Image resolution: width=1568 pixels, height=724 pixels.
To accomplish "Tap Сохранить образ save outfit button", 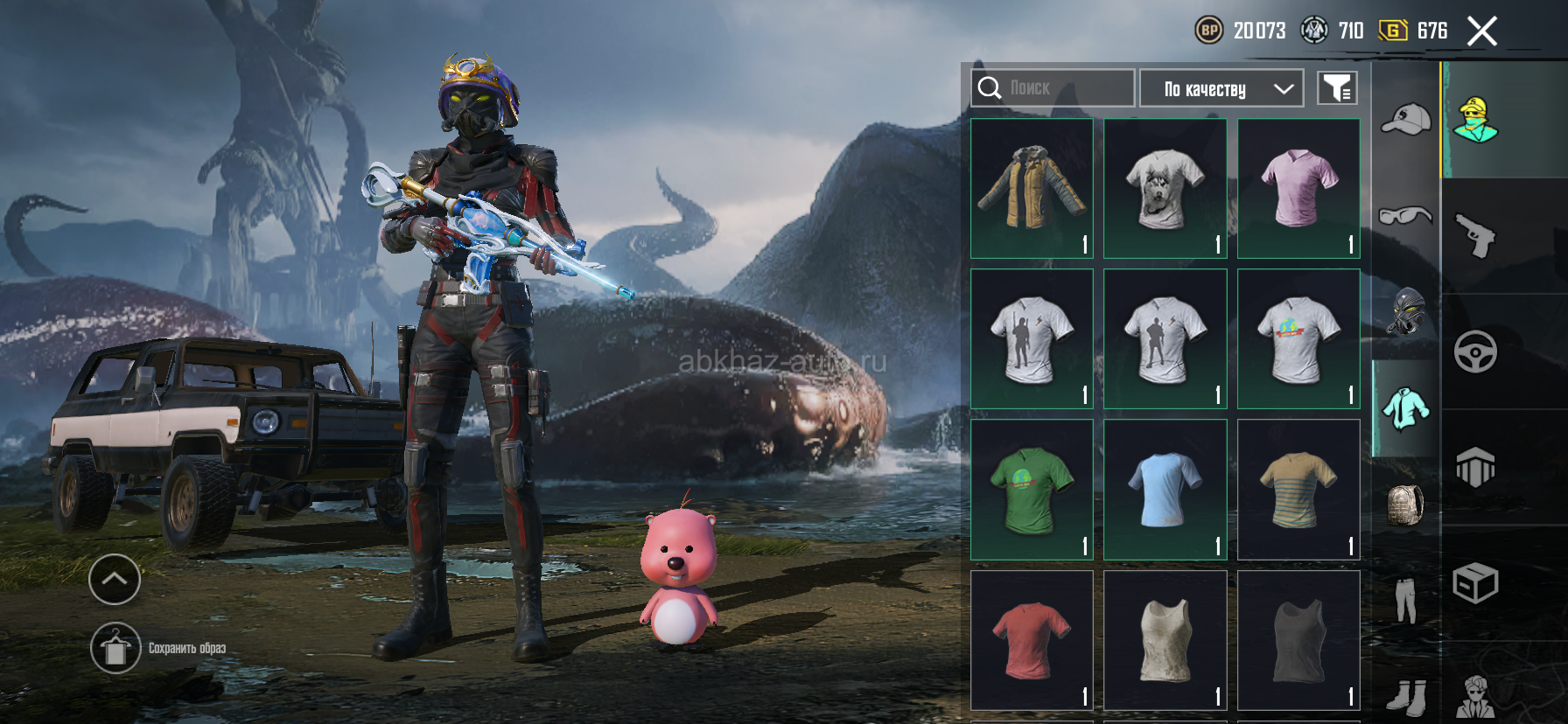I will click(115, 648).
